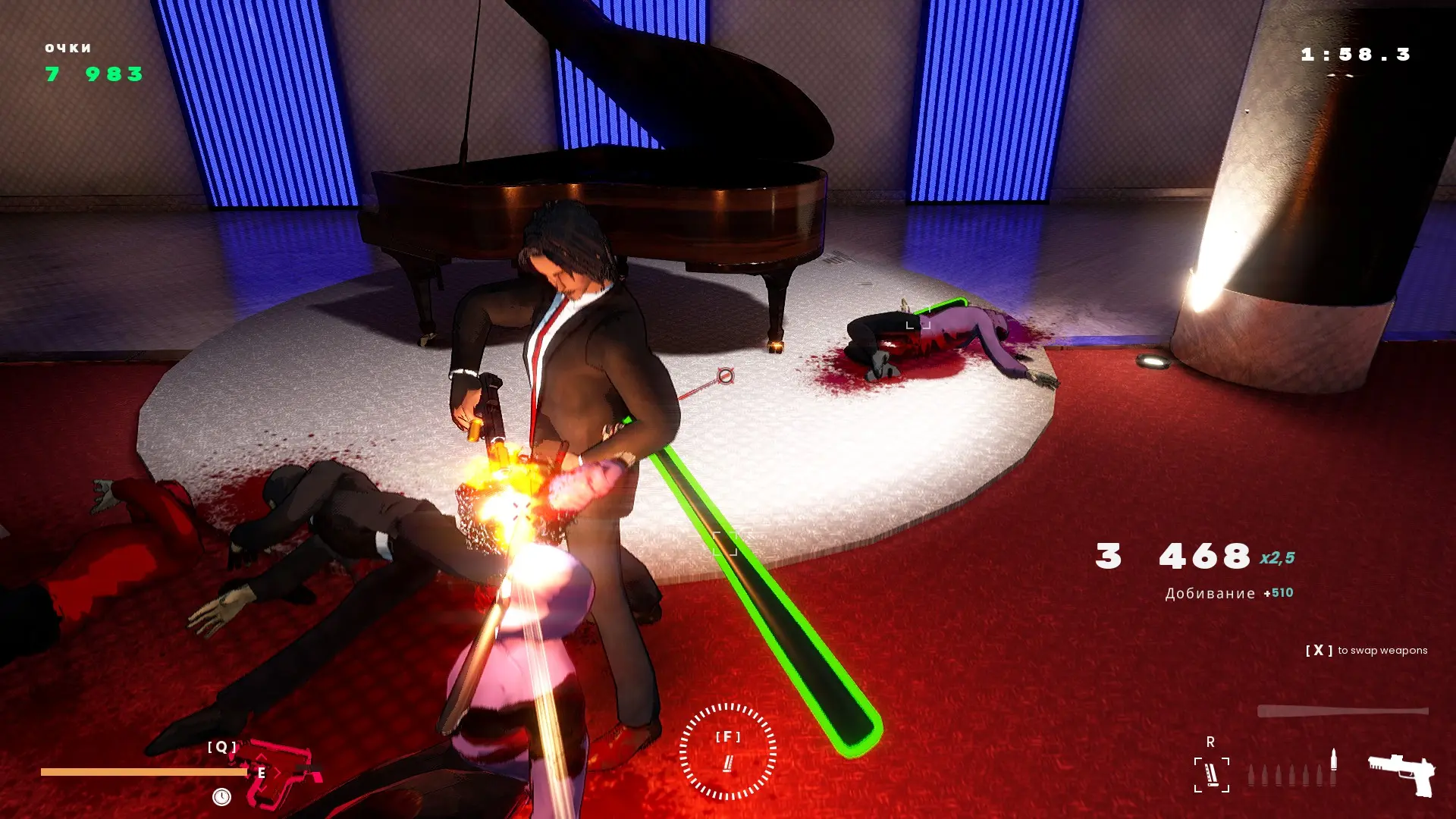1456x819 pixels.
Task: Click the small clock icon
Action: pyautogui.click(x=221, y=797)
